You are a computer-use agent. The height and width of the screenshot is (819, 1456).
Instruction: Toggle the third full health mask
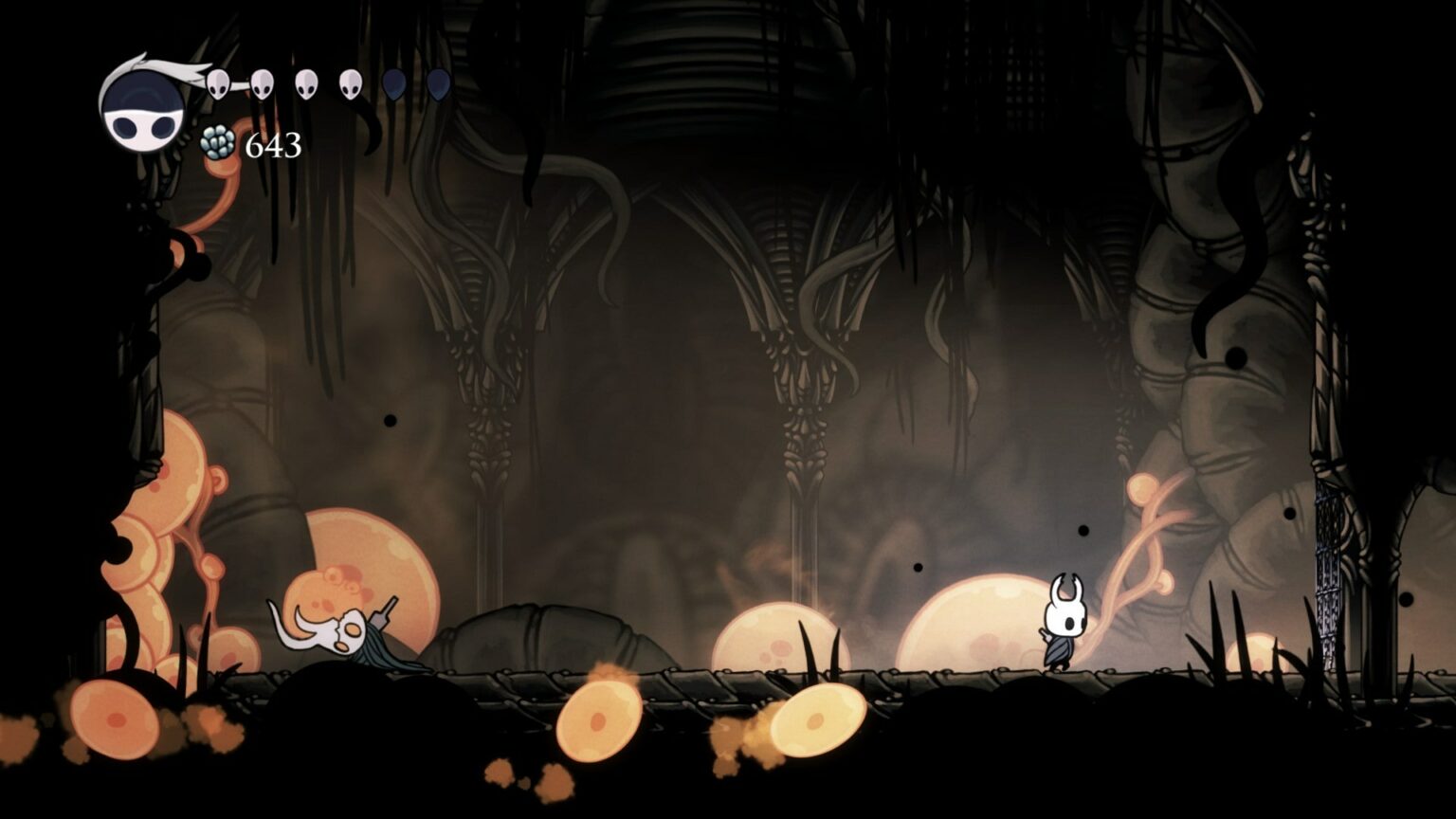(x=305, y=83)
